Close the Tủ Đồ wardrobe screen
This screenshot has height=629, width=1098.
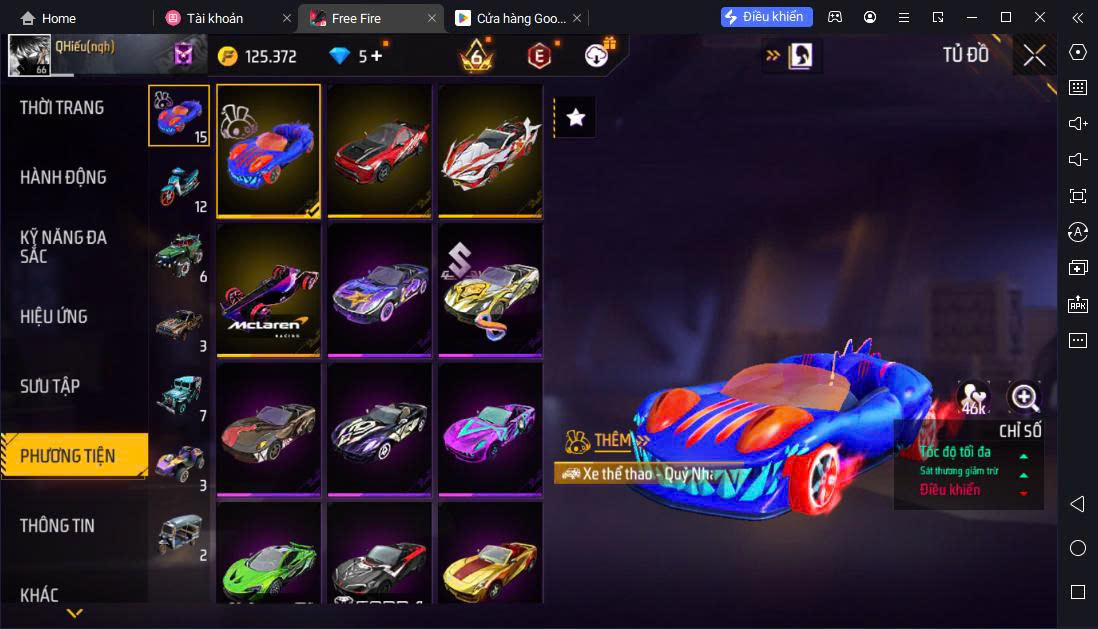[1034, 56]
